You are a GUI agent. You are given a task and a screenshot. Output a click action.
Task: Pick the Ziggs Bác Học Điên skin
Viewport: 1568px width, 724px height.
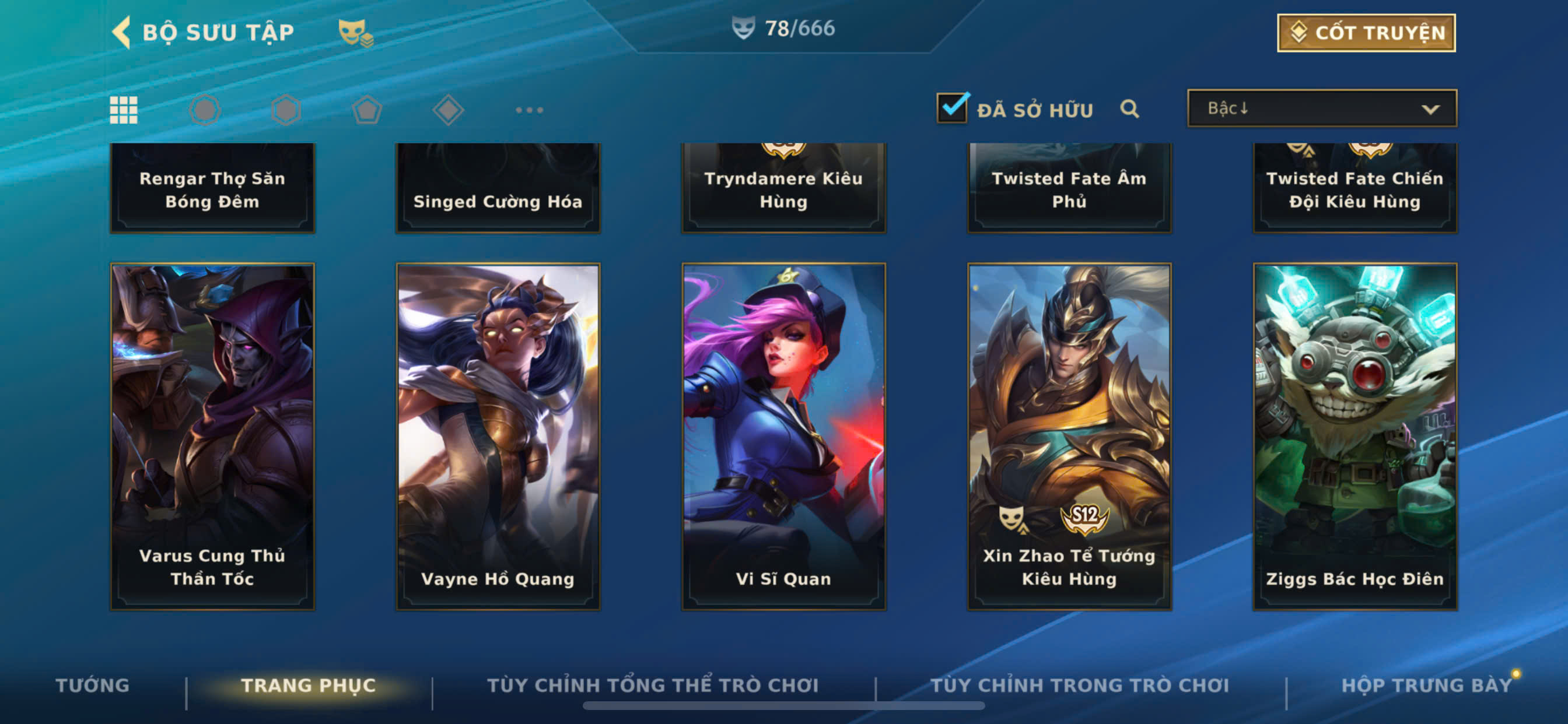coord(1354,435)
